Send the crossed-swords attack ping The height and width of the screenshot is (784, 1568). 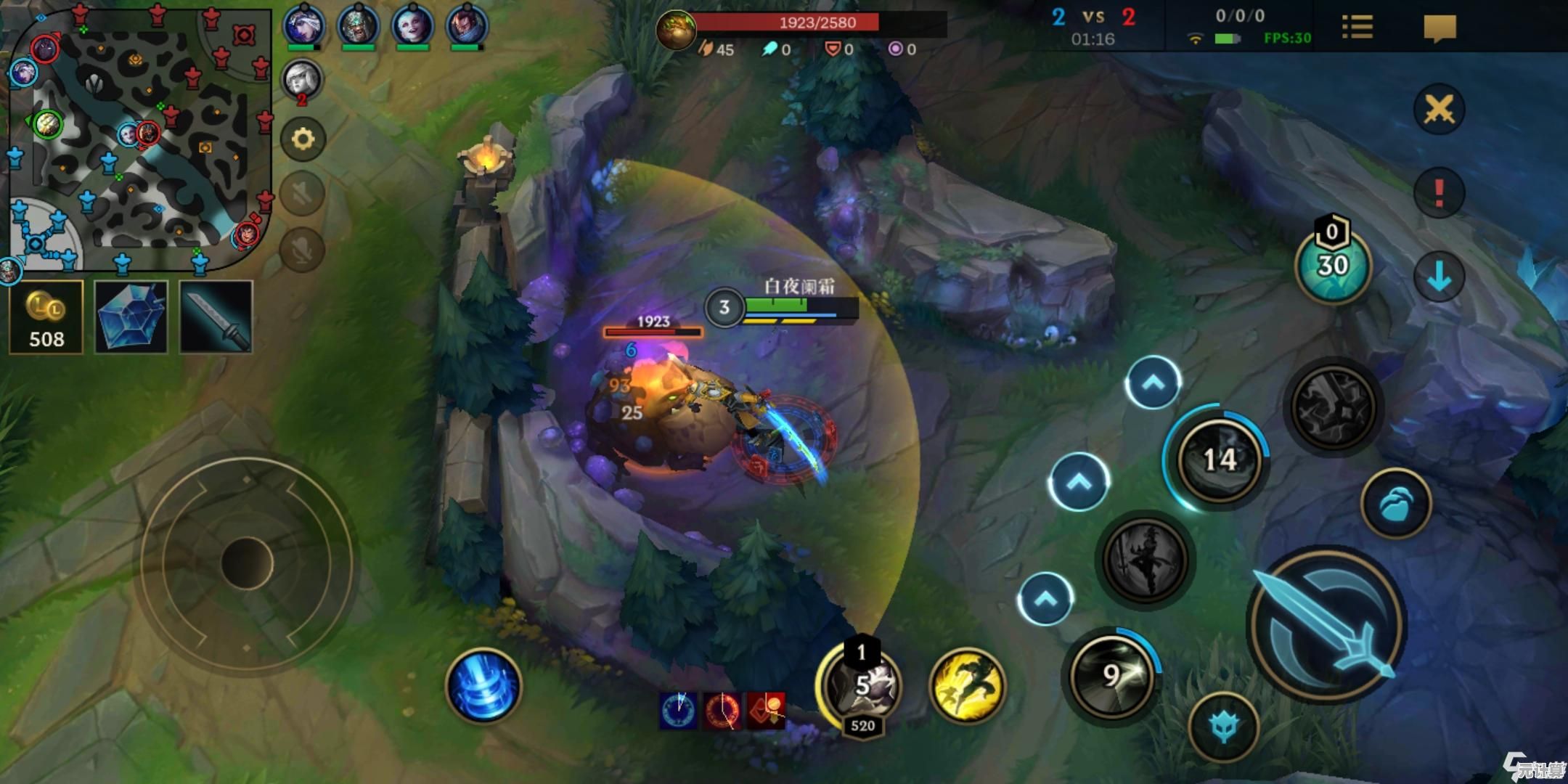[1439, 110]
